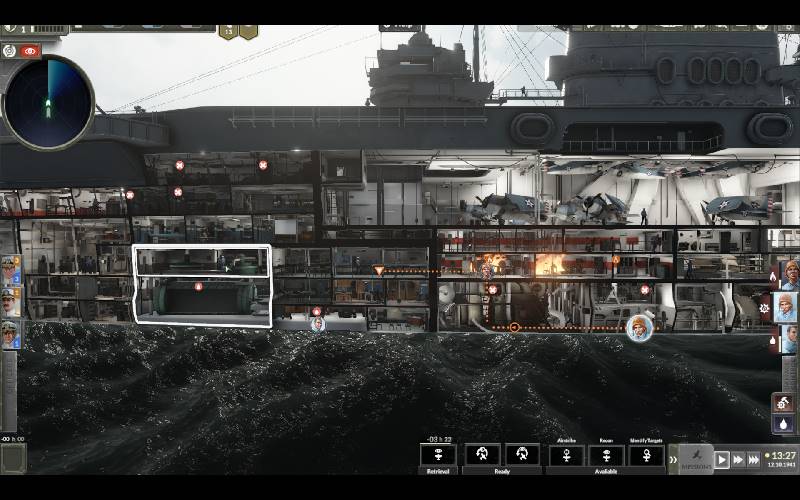The image size is (800, 500).
Task: Set time to normal play speed
Action: click(721, 459)
